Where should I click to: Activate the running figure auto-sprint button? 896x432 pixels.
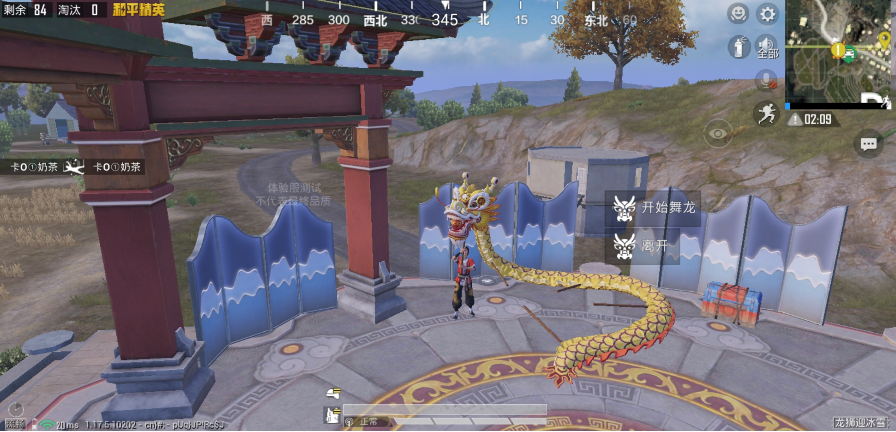point(767,112)
